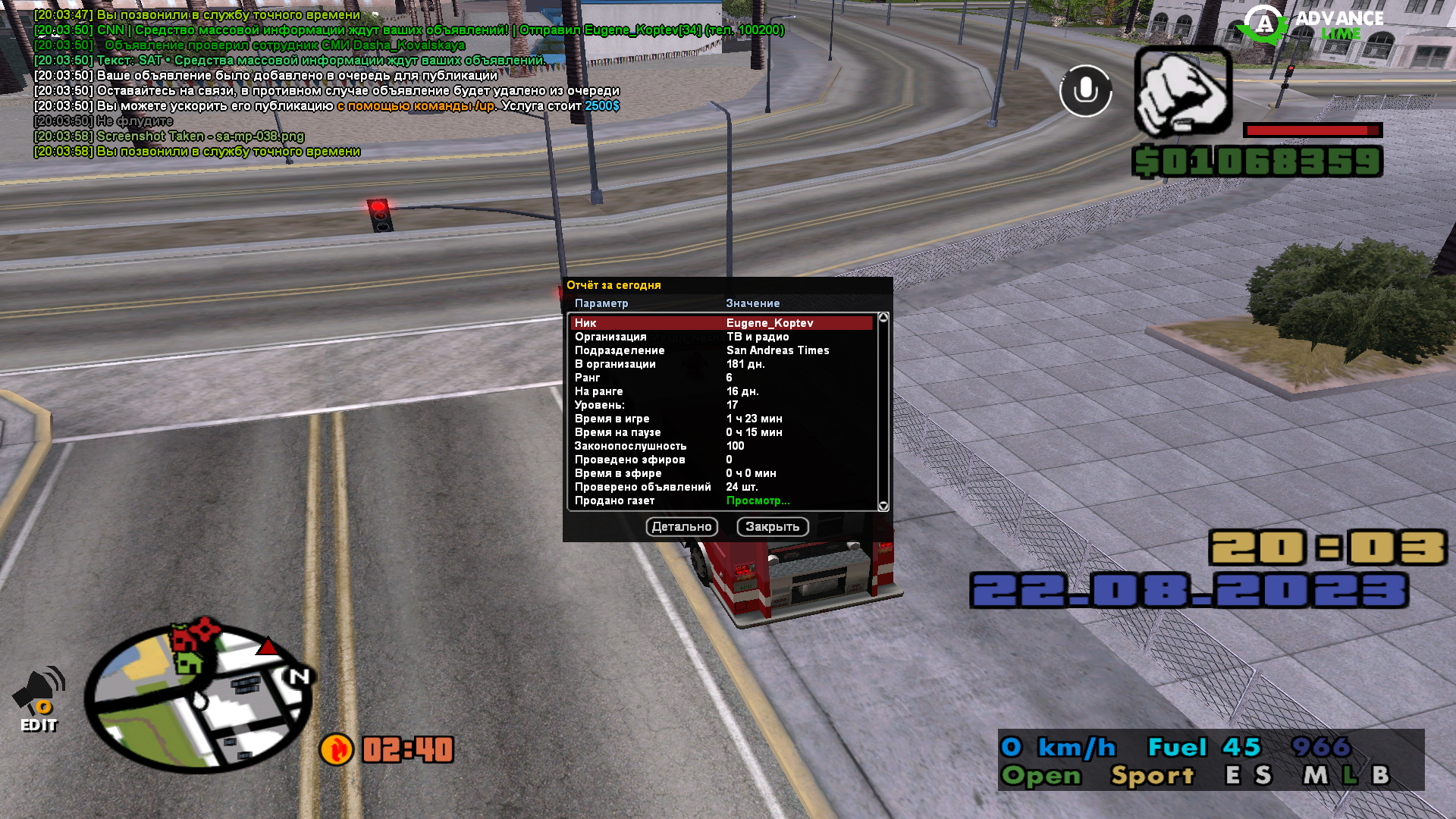
Task: Click the list's scroll-up arrow
Action: [x=883, y=318]
